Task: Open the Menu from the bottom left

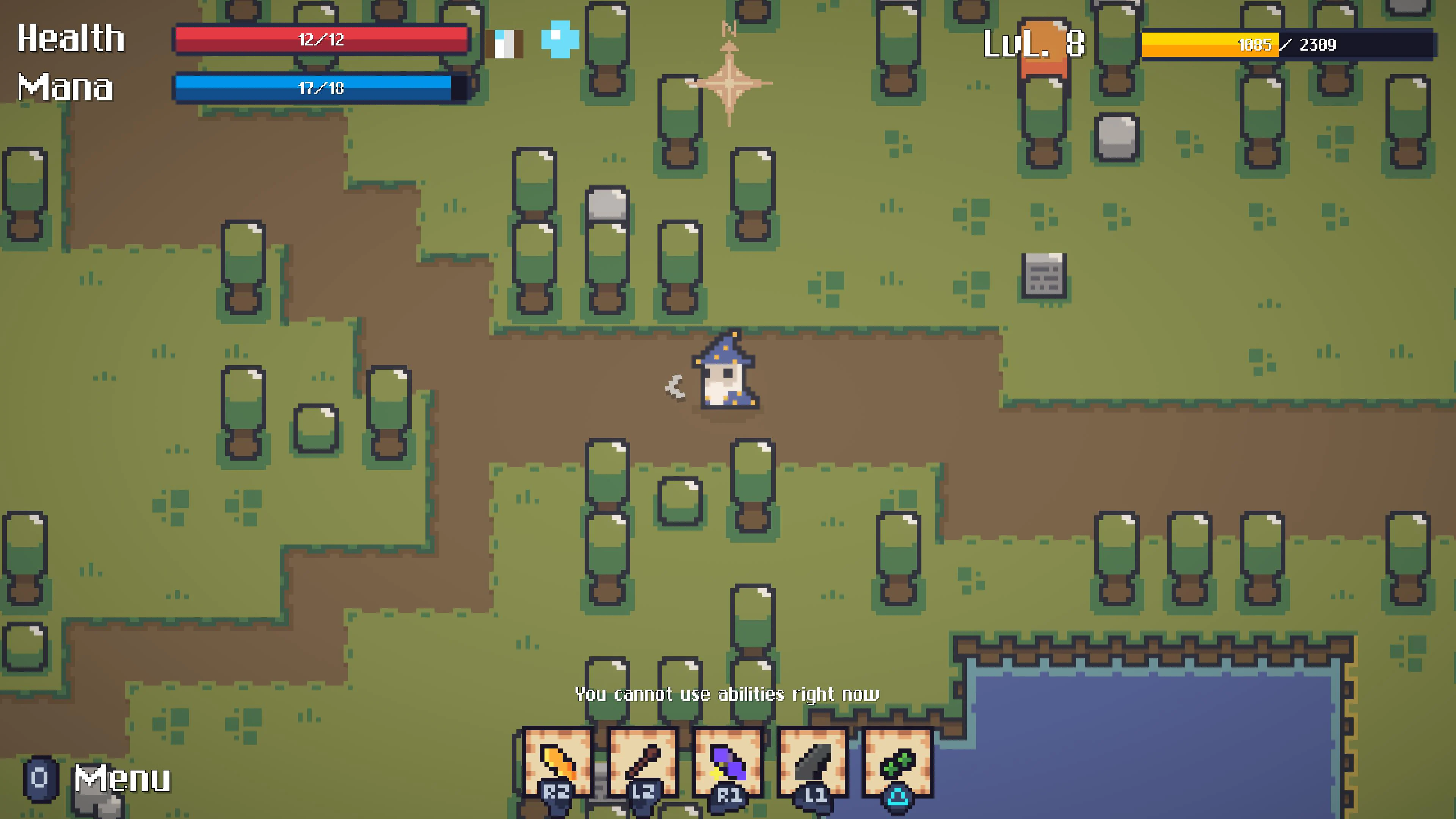Action: coord(121,779)
